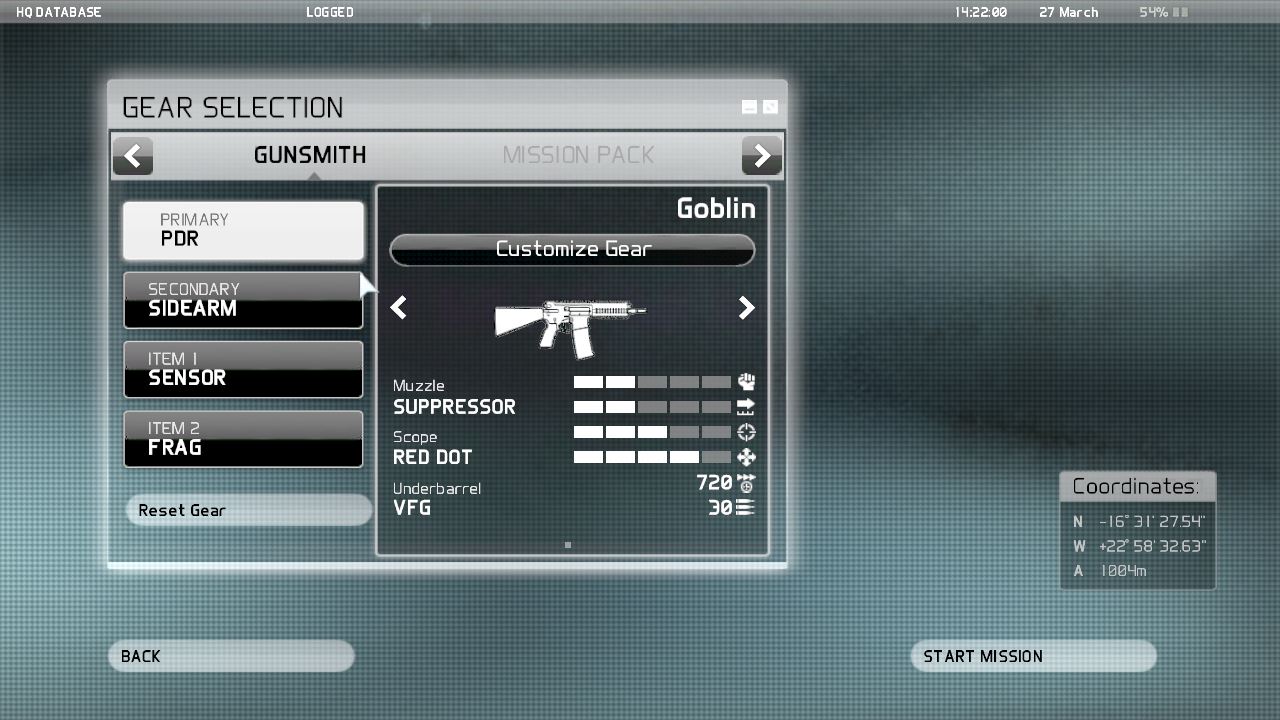Select the mobility four-arrow stat icon
The width and height of the screenshot is (1280, 720).
[x=745, y=457]
